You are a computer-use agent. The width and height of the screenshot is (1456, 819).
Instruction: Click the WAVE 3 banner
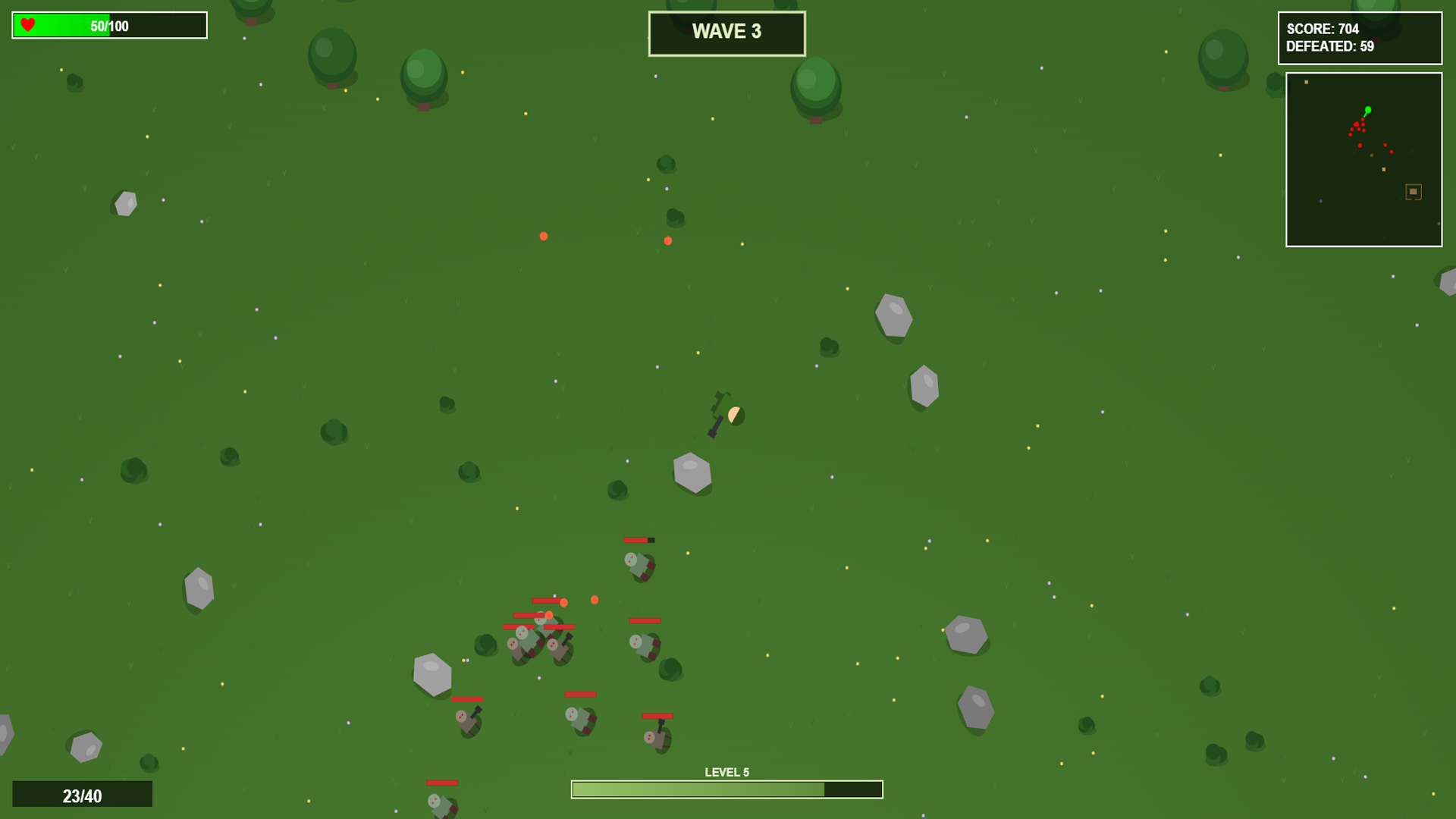pyautogui.click(x=726, y=32)
